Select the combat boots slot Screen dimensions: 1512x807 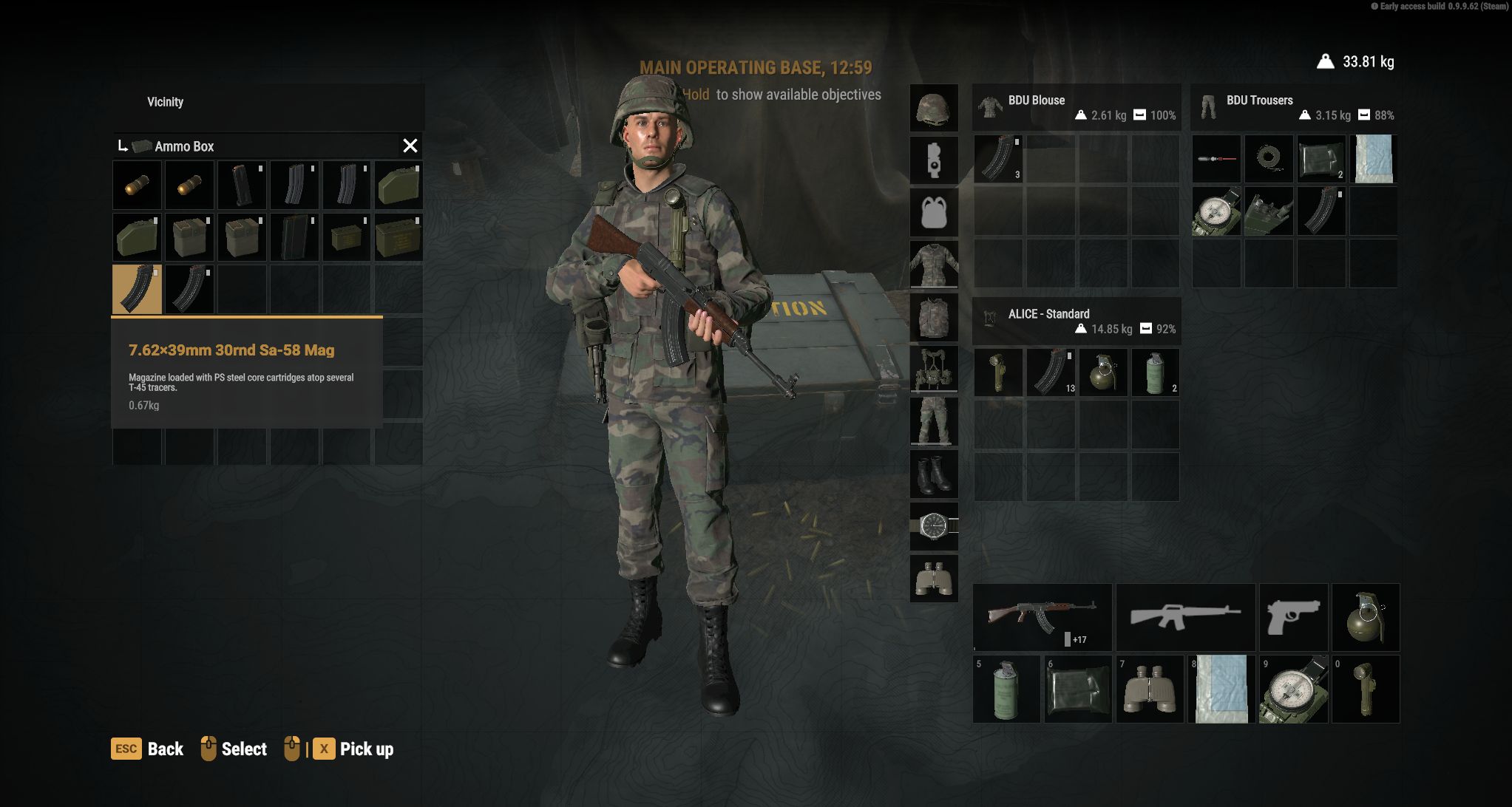point(935,476)
